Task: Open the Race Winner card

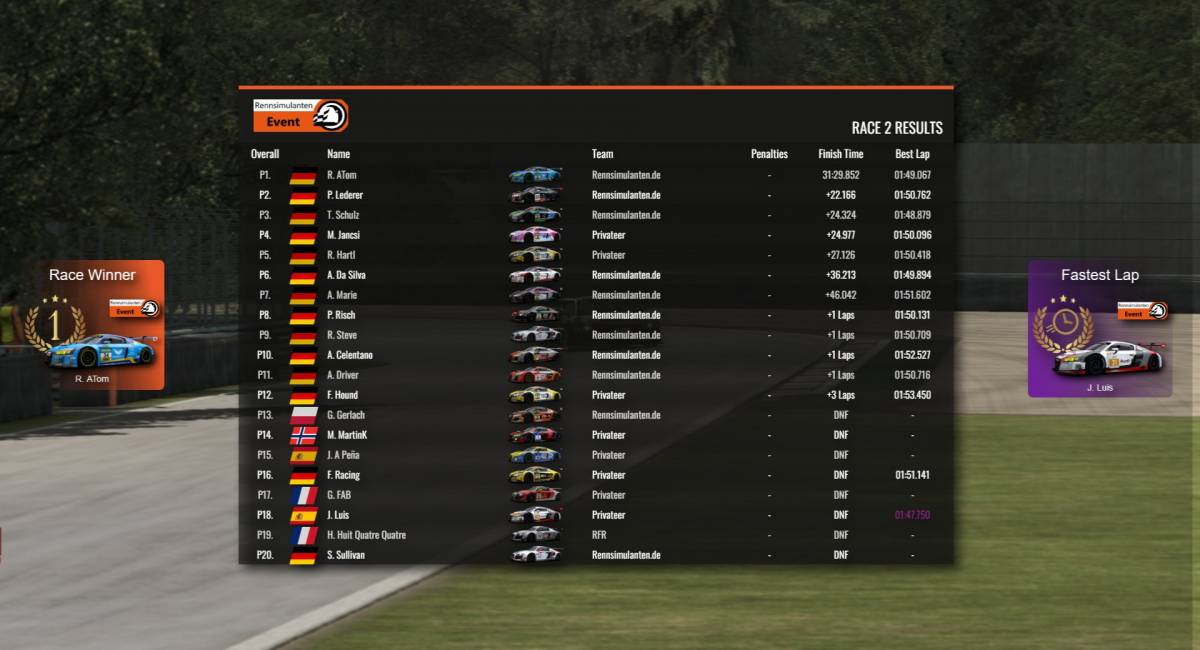Action: tap(92, 325)
